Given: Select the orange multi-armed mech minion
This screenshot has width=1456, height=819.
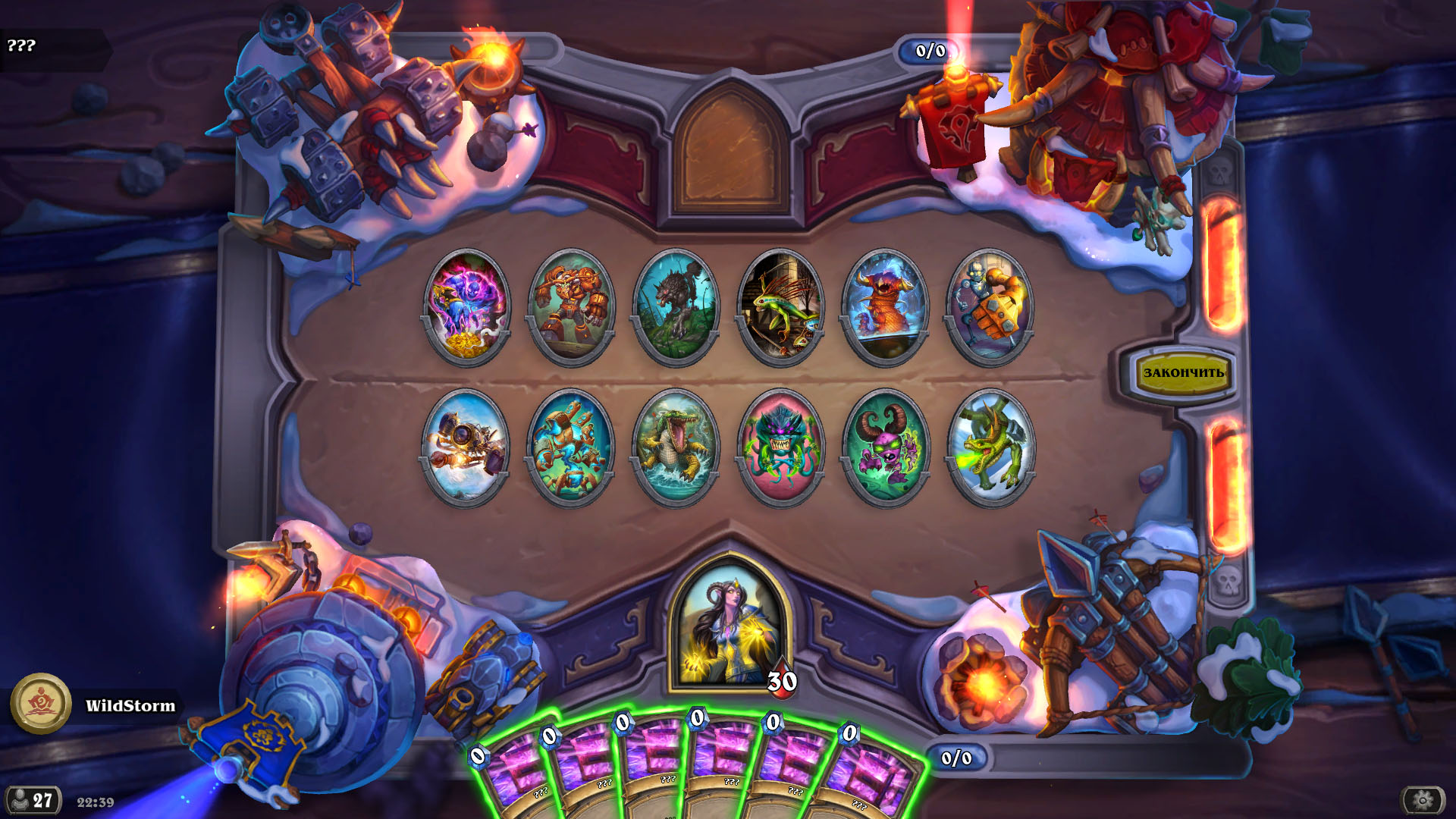Looking at the screenshot, I should coord(571,447).
